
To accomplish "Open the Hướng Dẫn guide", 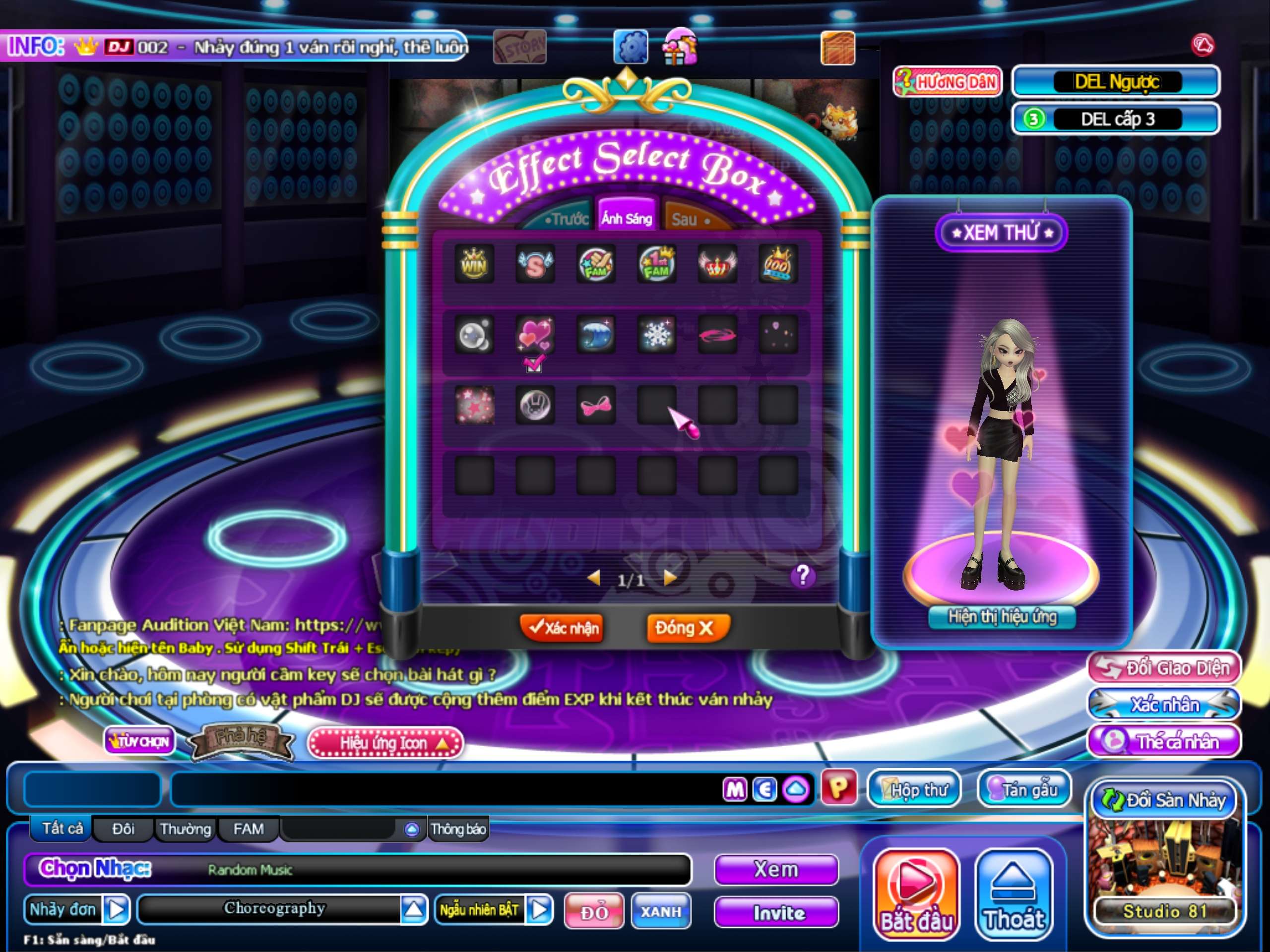I will [x=948, y=82].
